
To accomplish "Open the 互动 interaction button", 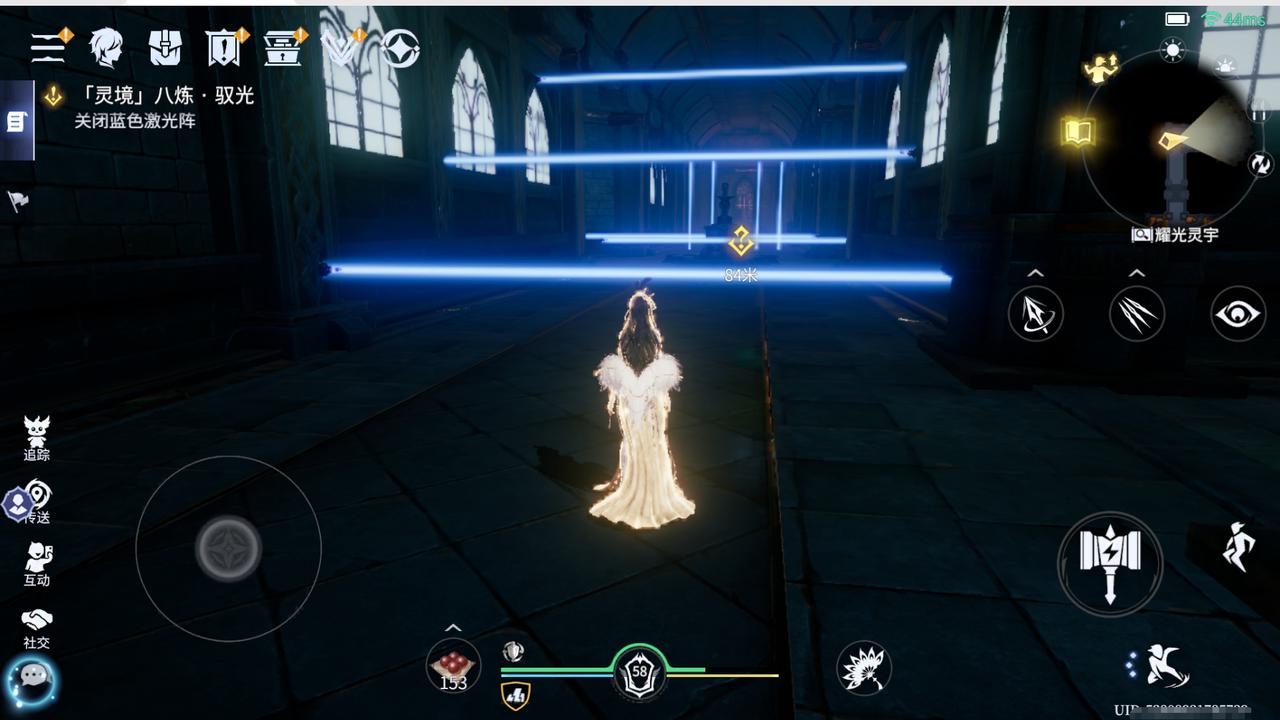I will pos(37,564).
